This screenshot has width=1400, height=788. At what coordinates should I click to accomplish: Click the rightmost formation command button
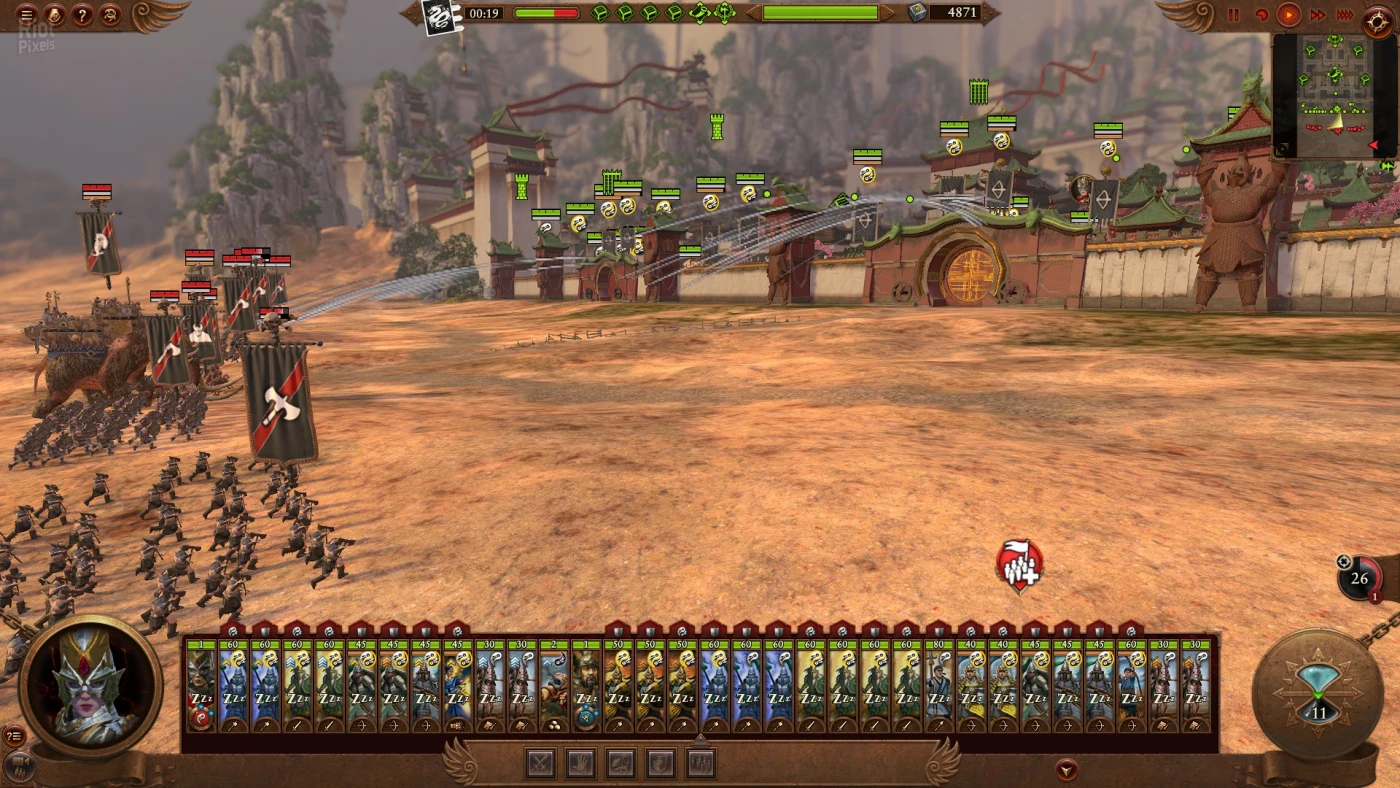[700, 764]
